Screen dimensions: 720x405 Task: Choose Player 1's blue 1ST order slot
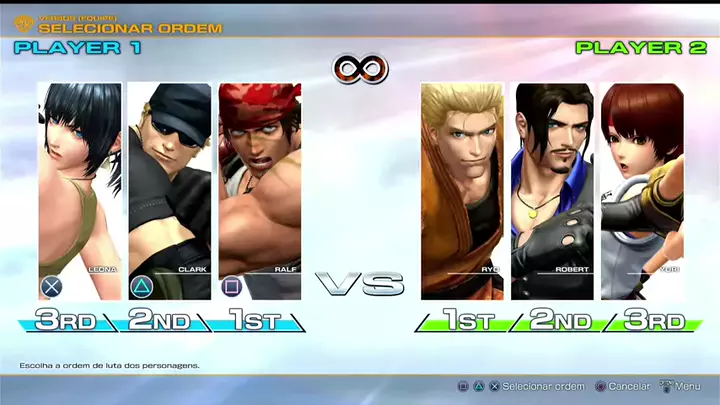pos(252,321)
